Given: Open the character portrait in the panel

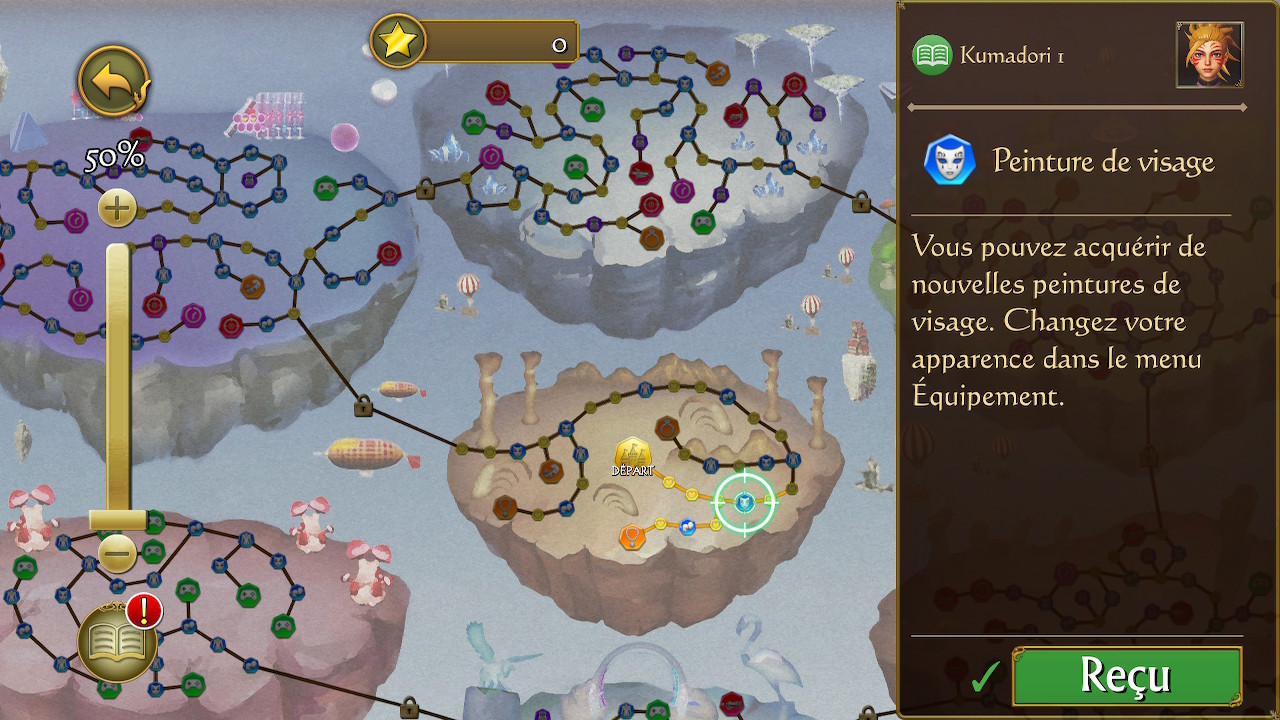Looking at the screenshot, I should [1210, 55].
